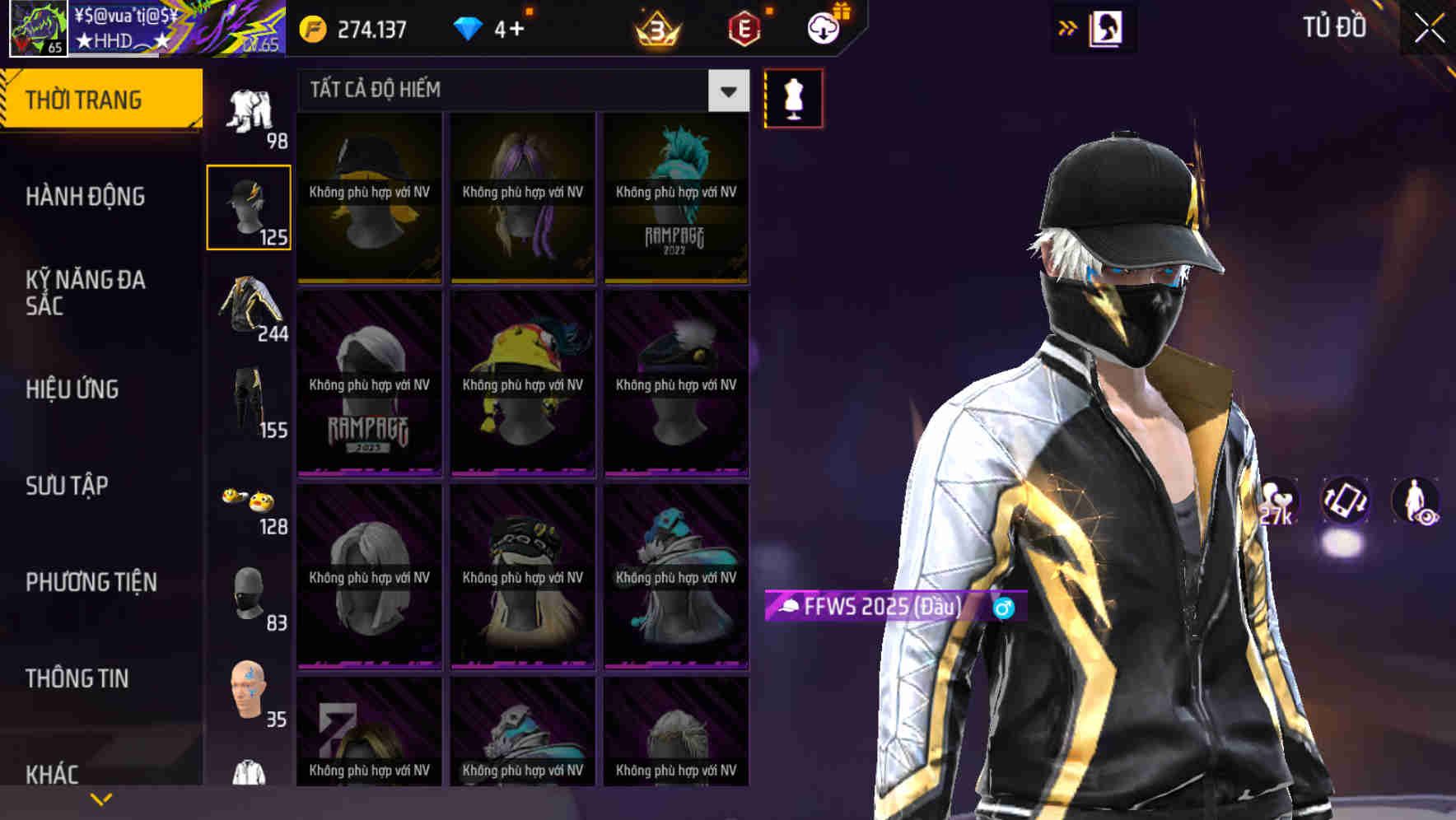1456x820 pixels.
Task: Open the portrait profile icon at top center
Action: pyautogui.click(x=1105, y=27)
